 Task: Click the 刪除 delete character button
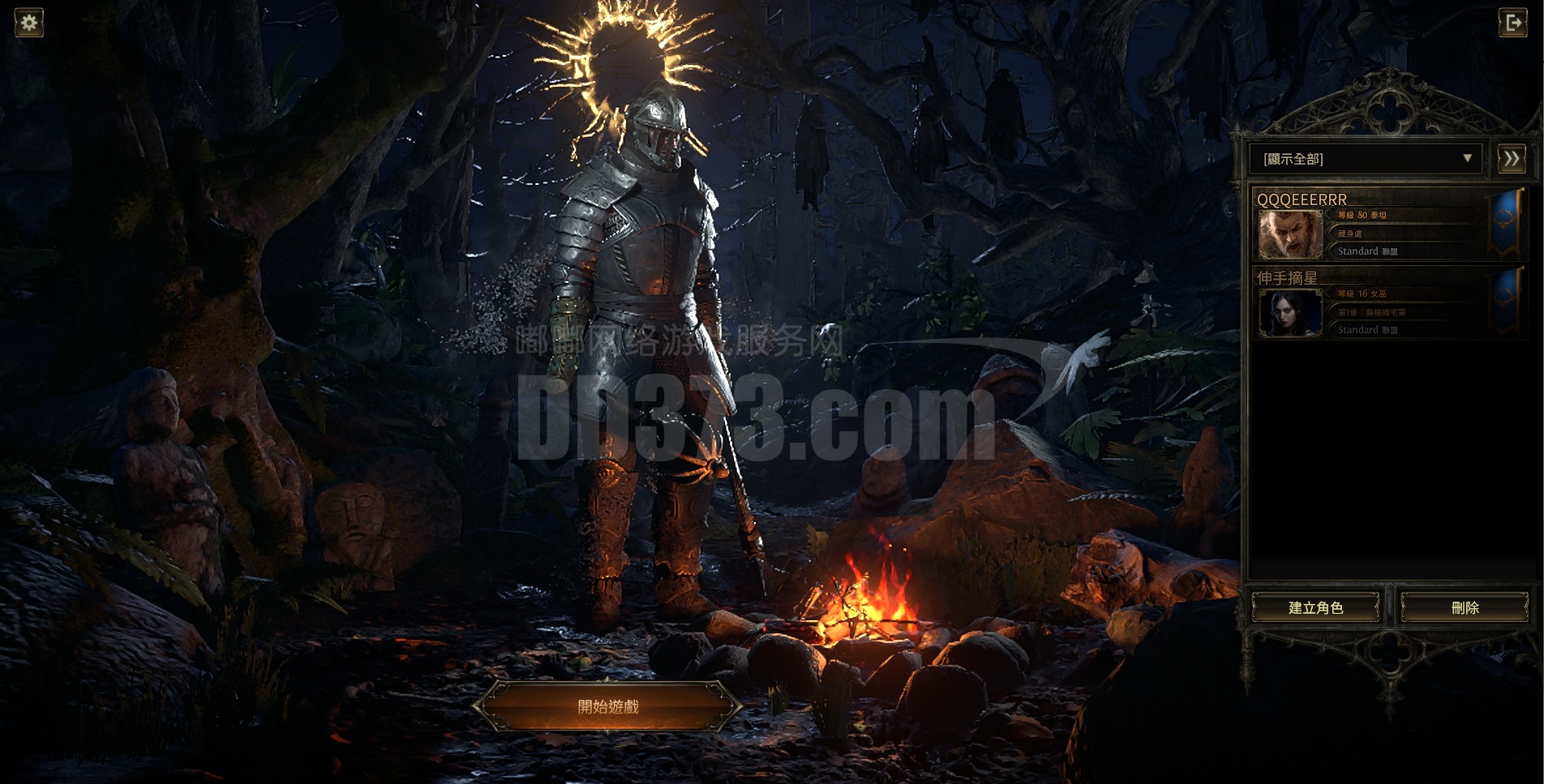(x=1465, y=607)
